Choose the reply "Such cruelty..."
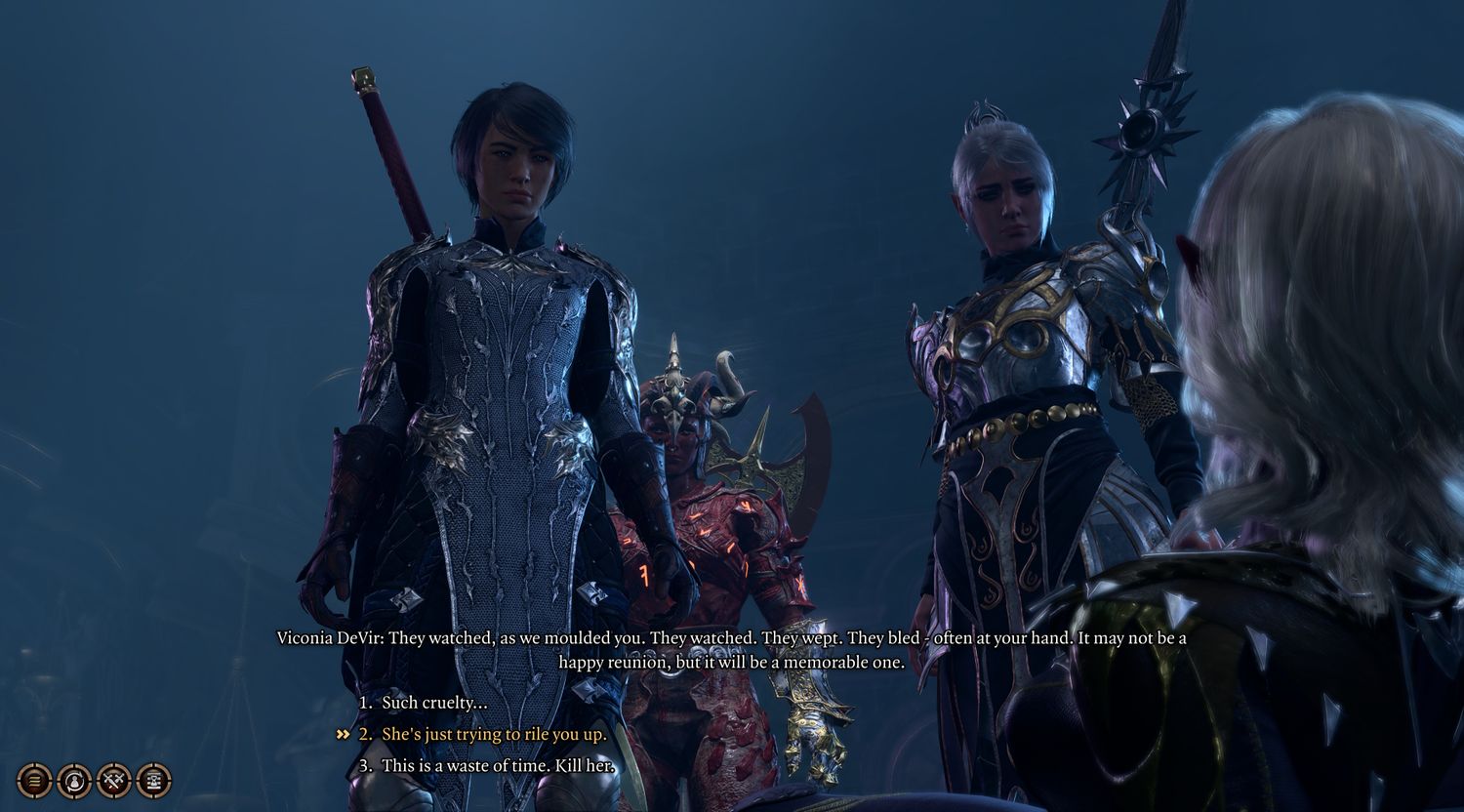The image size is (1464, 812). point(433,703)
